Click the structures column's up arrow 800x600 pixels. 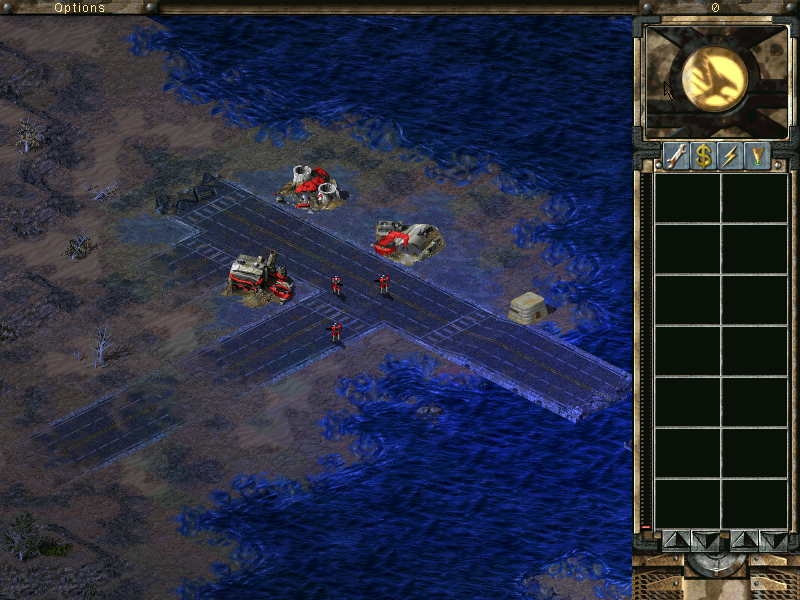point(675,541)
